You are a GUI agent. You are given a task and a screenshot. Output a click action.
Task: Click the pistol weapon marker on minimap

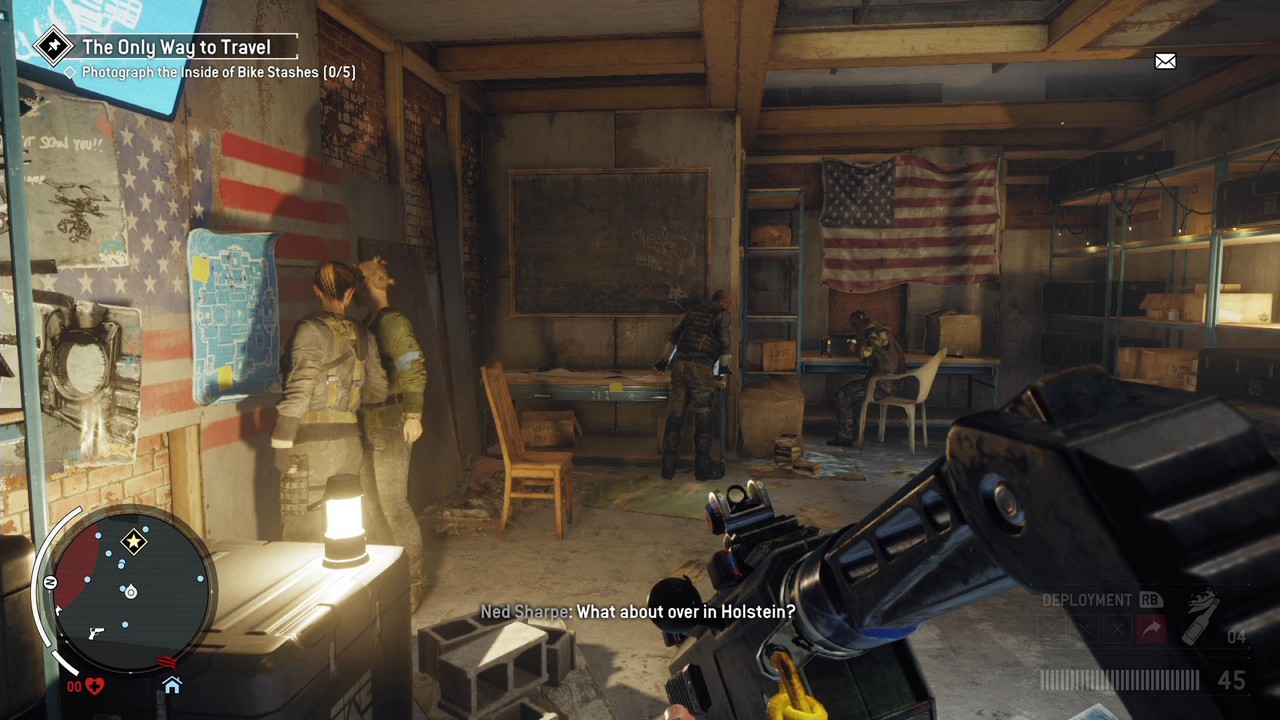pos(96,633)
